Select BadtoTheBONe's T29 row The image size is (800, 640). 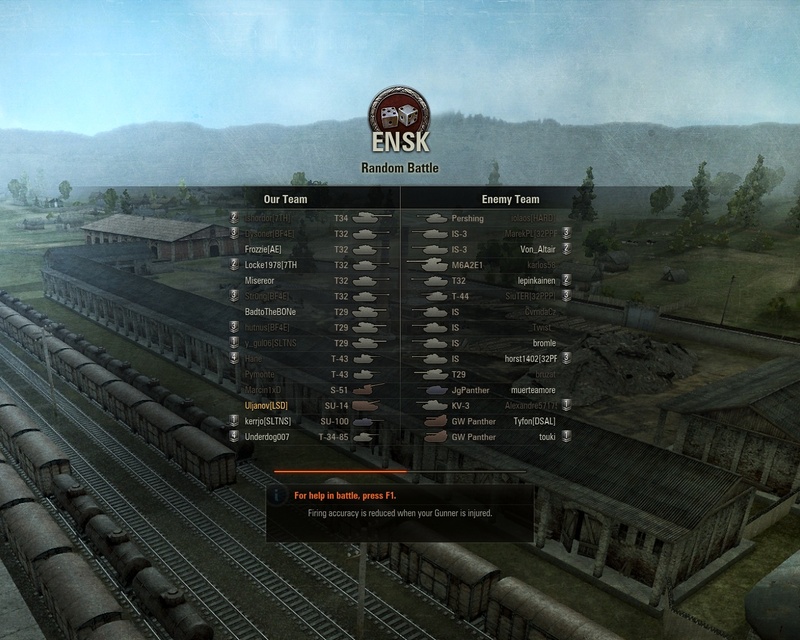[x=270, y=312]
